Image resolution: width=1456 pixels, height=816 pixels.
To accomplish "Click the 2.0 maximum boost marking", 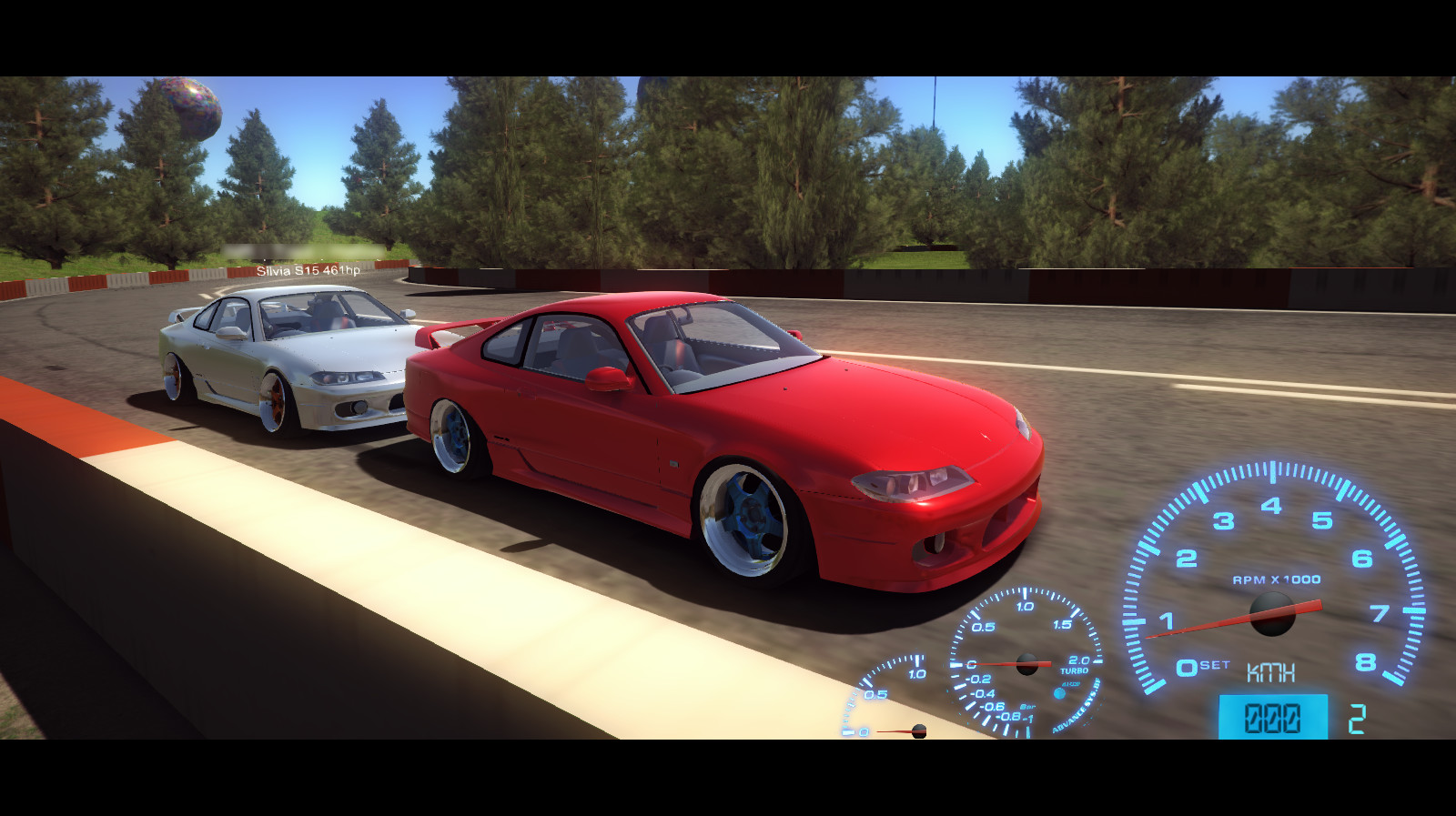I will pos(1077,659).
